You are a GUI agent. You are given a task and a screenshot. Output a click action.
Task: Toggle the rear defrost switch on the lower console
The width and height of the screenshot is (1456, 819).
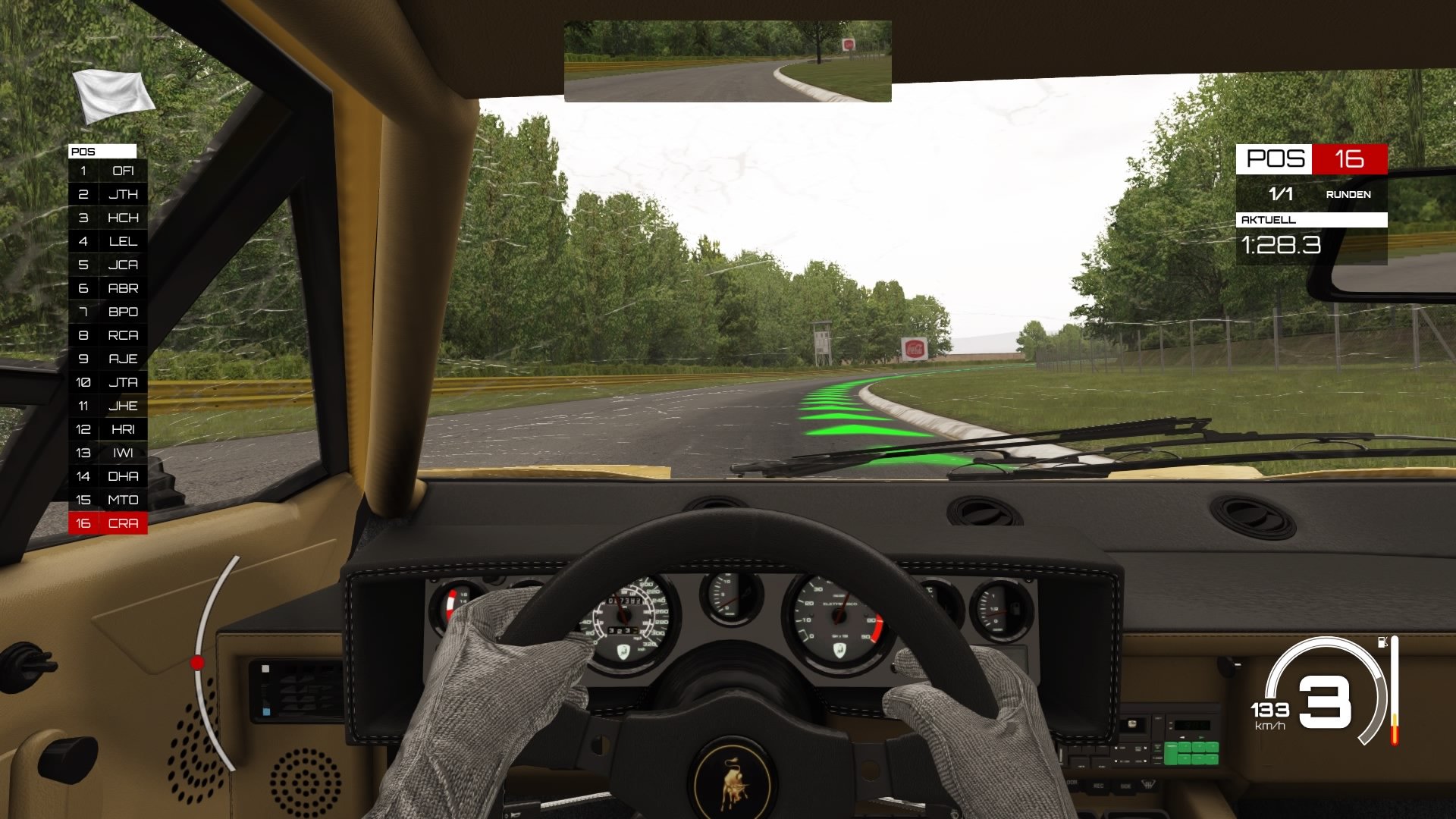tap(1149, 785)
